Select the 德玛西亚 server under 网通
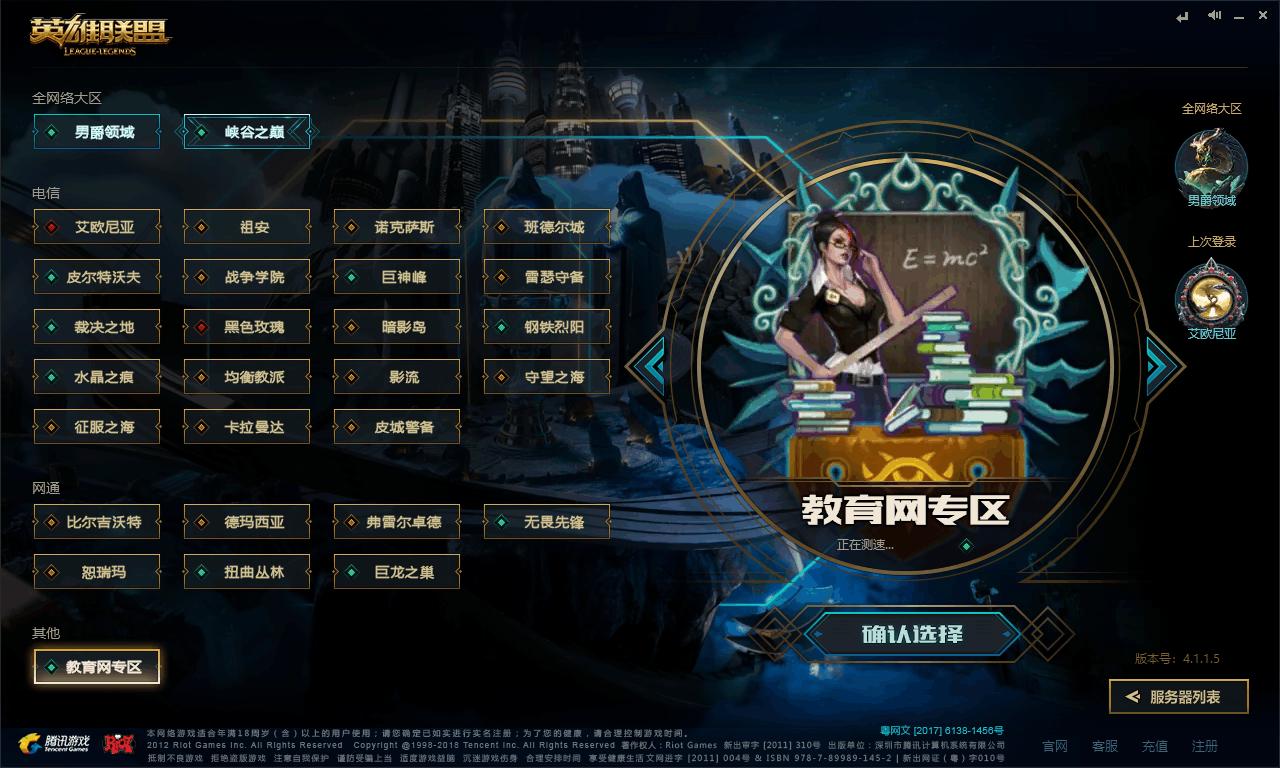This screenshot has width=1280, height=768. point(246,522)
